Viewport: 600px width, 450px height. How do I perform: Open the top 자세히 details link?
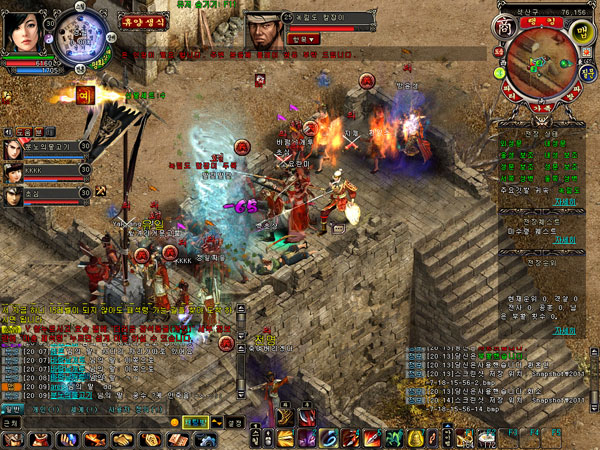(565, 201)
